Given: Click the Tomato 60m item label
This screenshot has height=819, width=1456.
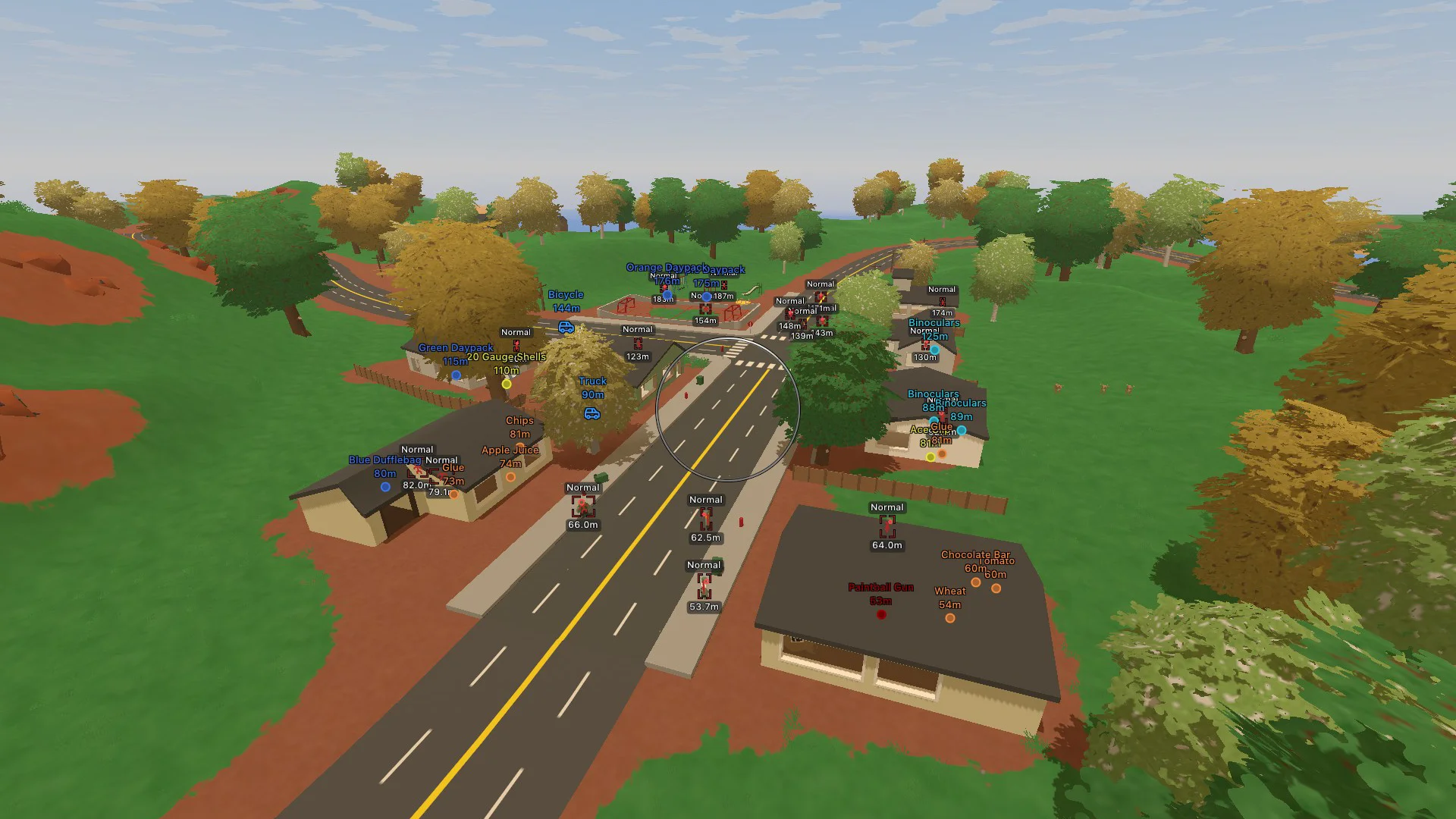Looking at the screenshot, I should [996, 567].
